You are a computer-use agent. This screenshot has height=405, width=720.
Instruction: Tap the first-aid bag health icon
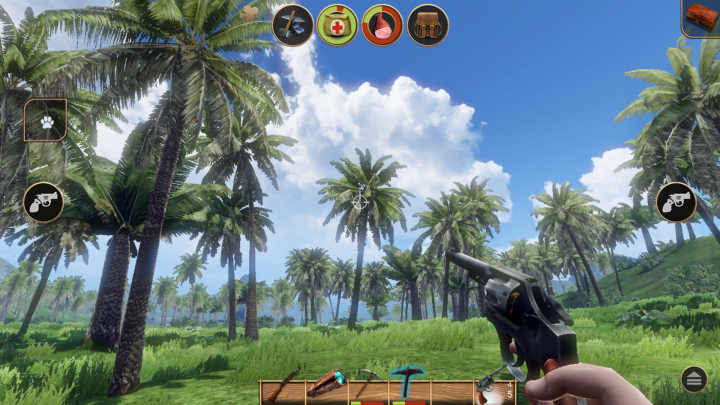337,25
